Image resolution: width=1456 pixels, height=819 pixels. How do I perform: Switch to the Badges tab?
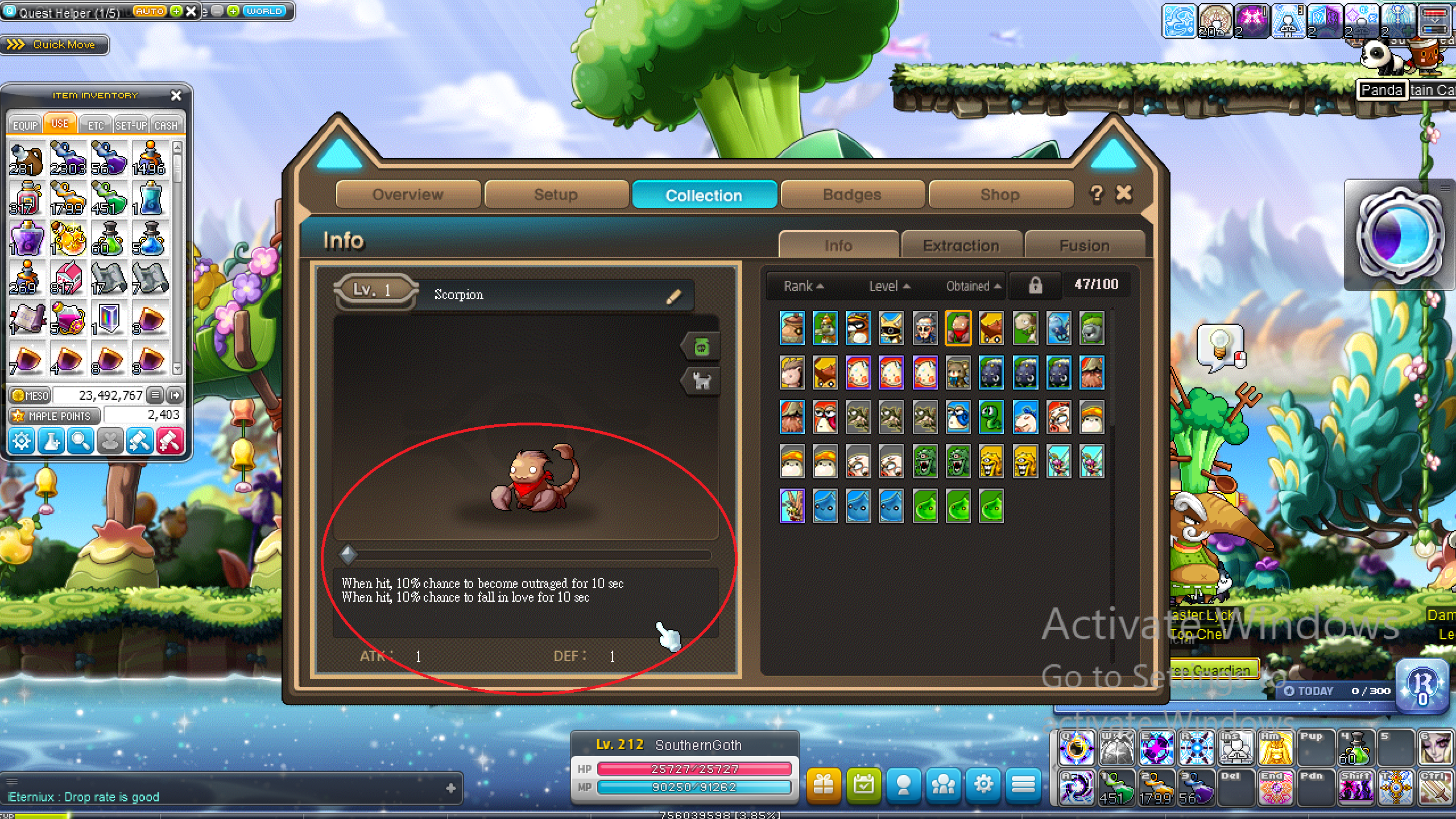click(x=851, y=195)
